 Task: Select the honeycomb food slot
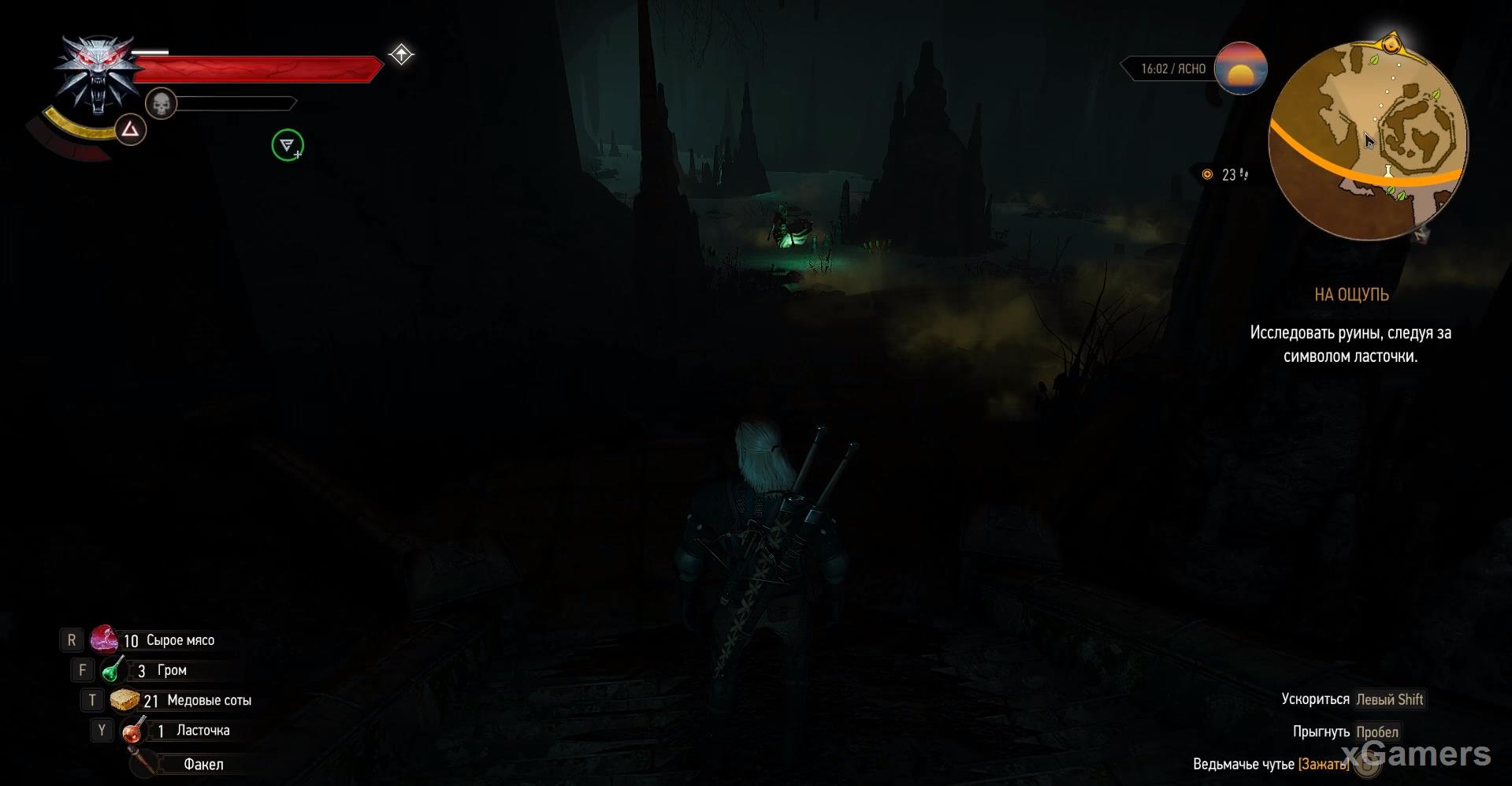124,700
